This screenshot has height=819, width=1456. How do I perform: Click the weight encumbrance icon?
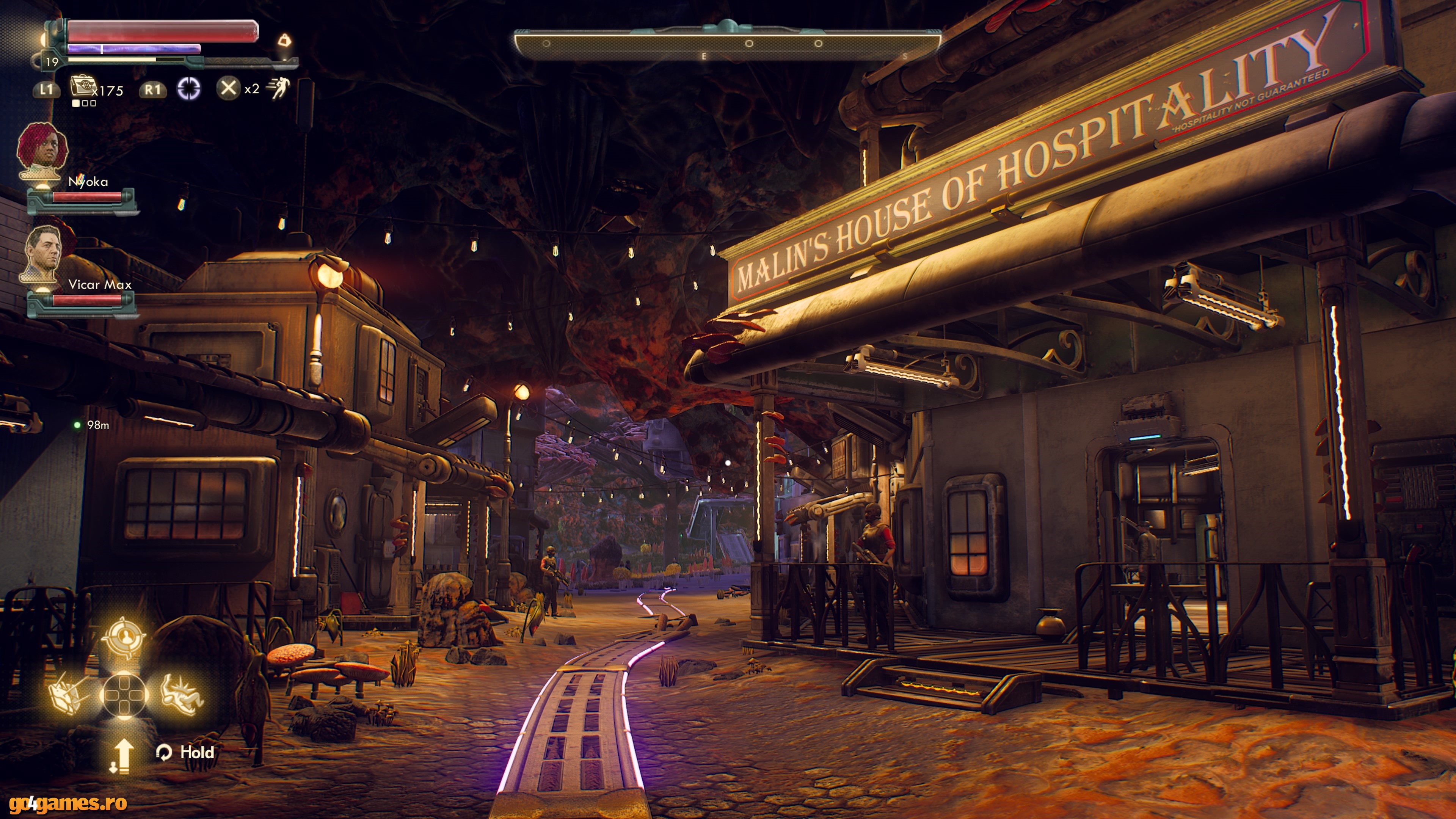[x=285, y=40]
